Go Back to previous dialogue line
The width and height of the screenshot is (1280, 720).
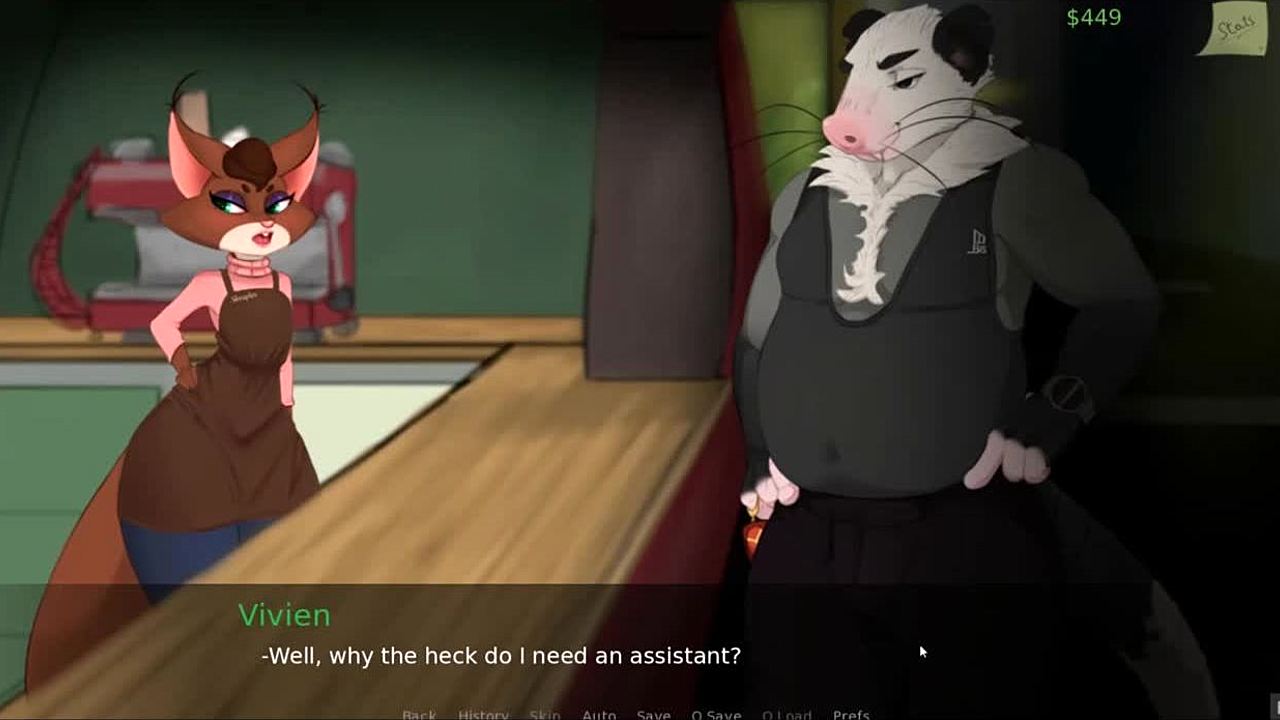[x=419, y=714]
